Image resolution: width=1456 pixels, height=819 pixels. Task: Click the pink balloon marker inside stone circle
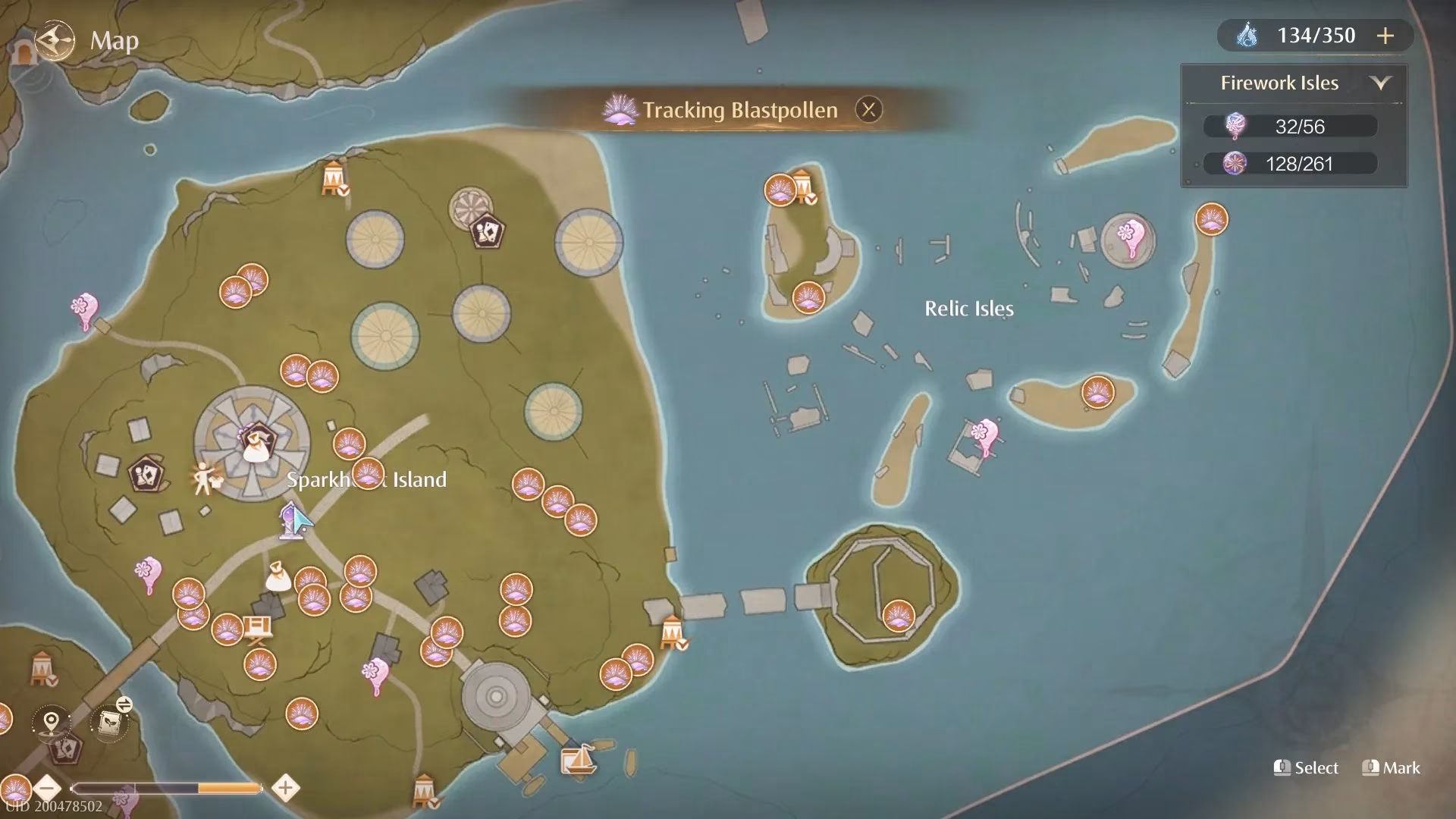(x=1128, y=238)
